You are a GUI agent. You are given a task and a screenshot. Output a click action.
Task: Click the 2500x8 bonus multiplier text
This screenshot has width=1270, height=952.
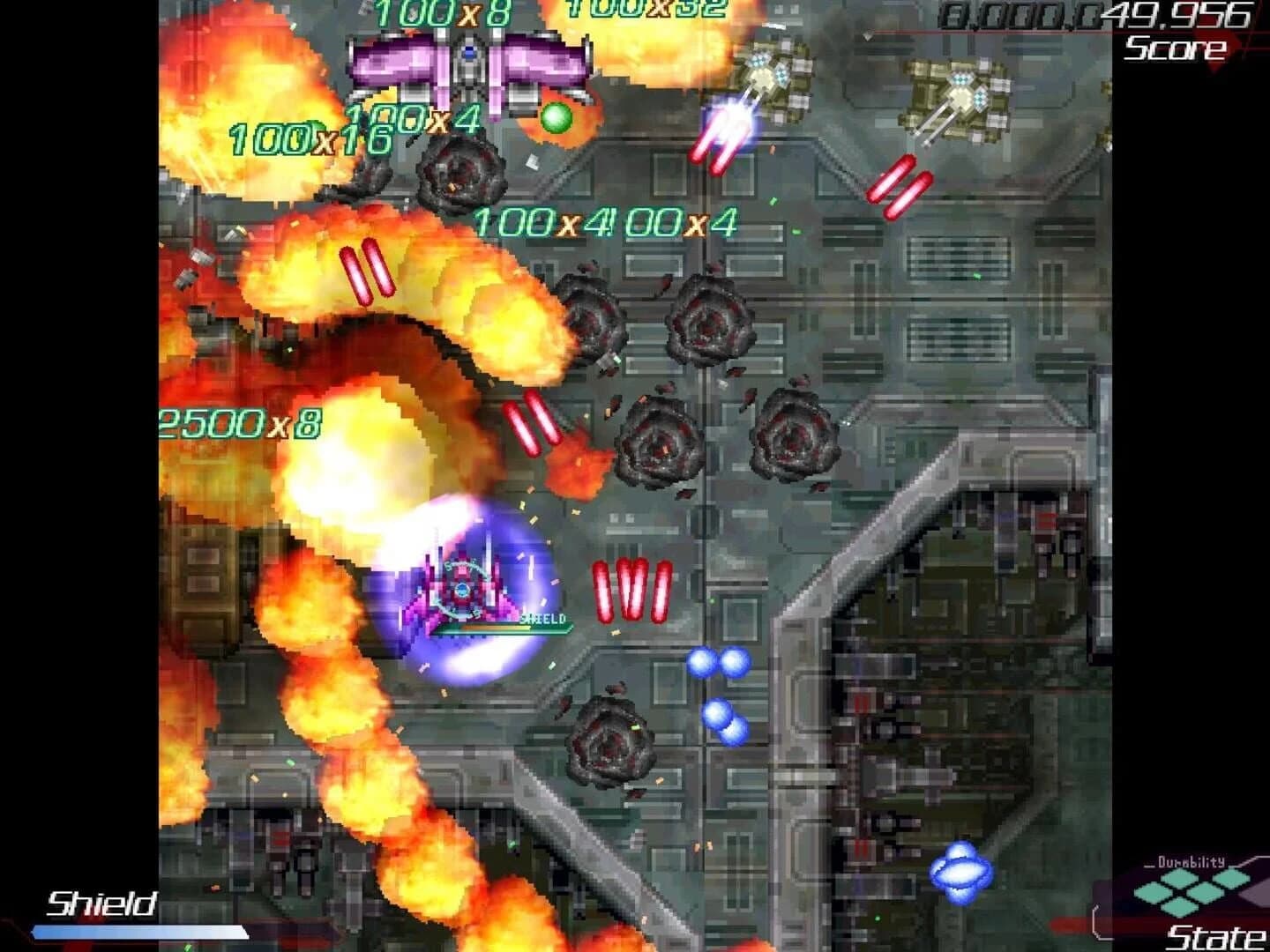[240, 423]
